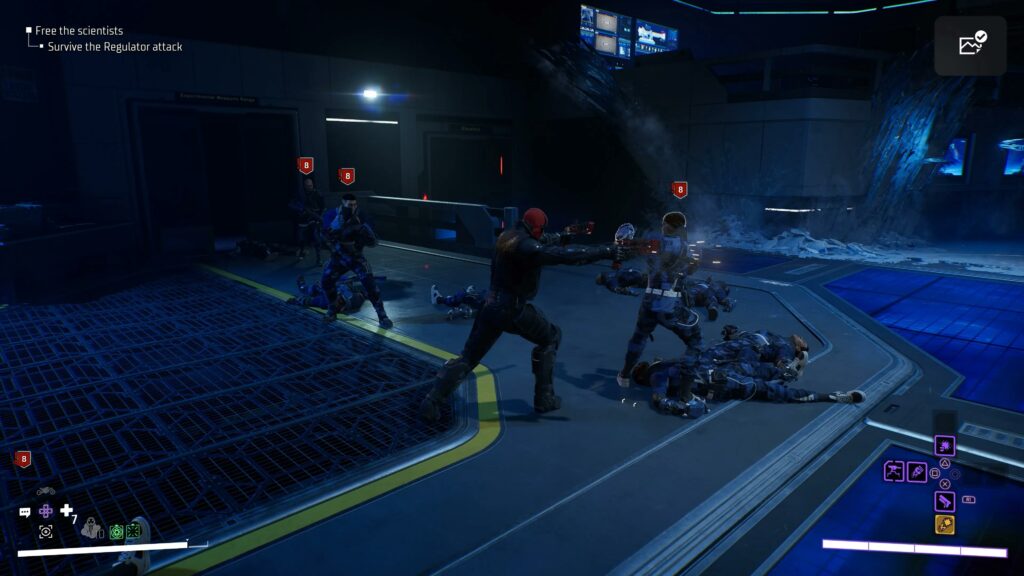1024x576 pixels.
Task: Activate the purple pistol ability icon
Action: [x=944, y=500]
